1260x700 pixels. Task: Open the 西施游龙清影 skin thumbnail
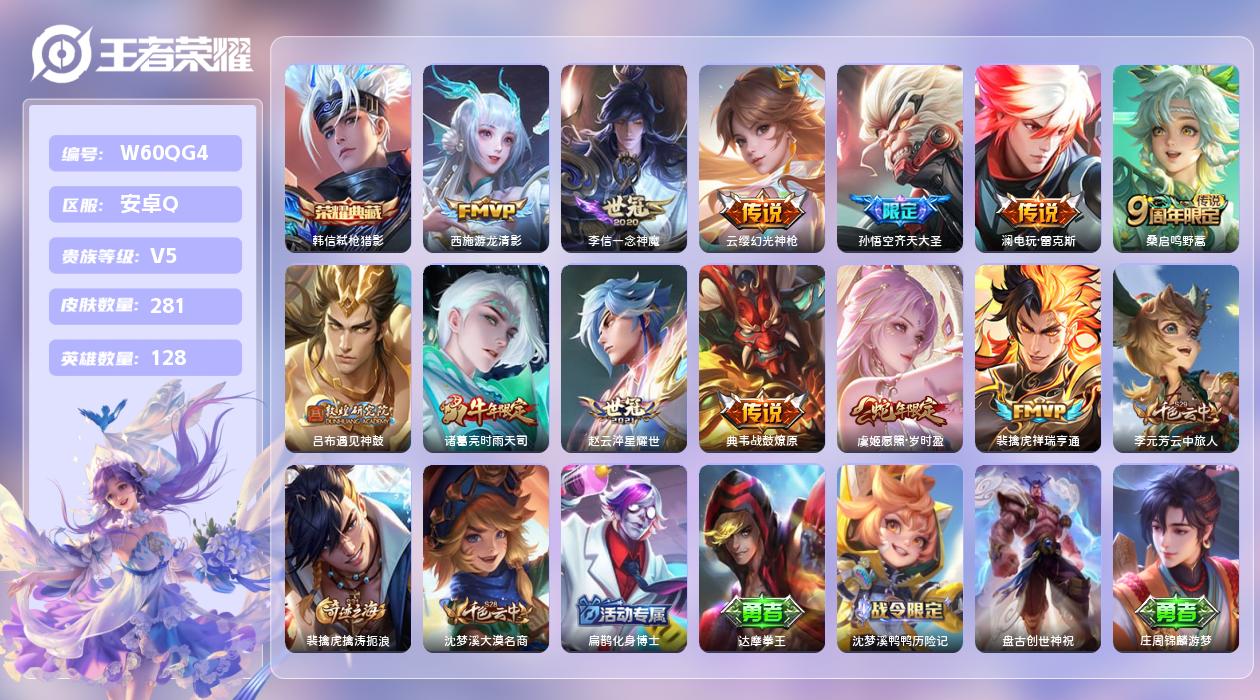click(x=486, y=158)
